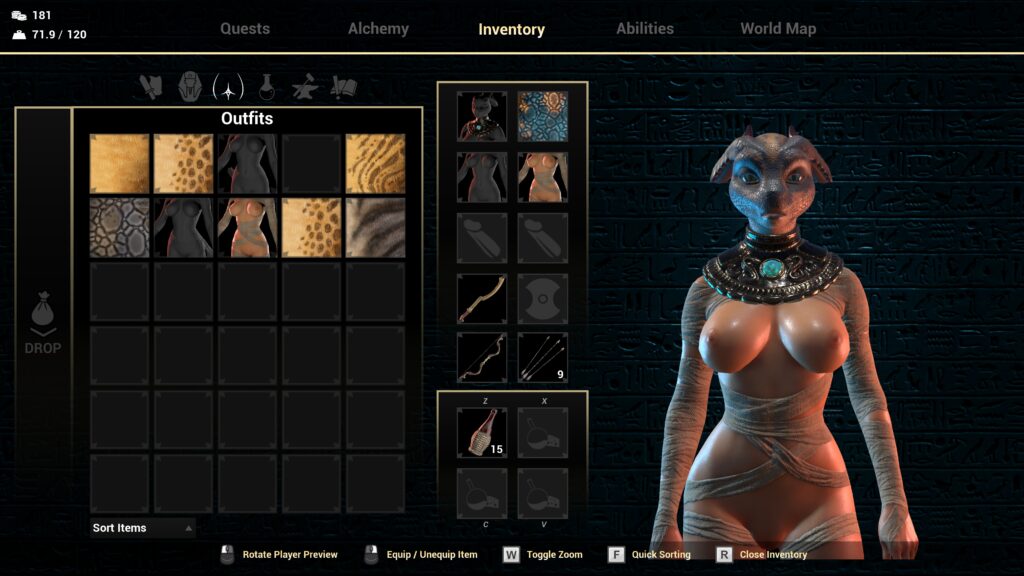1024x576 pixels.
Task: Switch to the Alchemy tab
Action: coord(378,29)
